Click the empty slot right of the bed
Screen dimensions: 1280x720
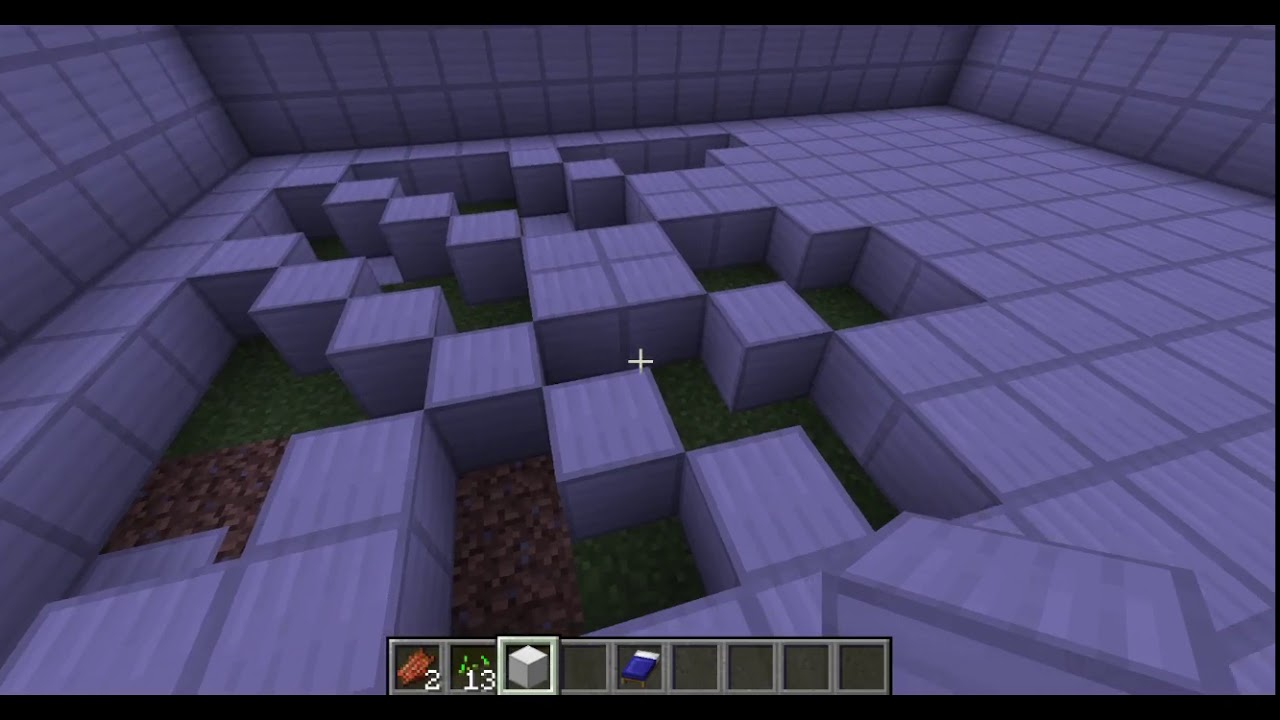point(695,663)
